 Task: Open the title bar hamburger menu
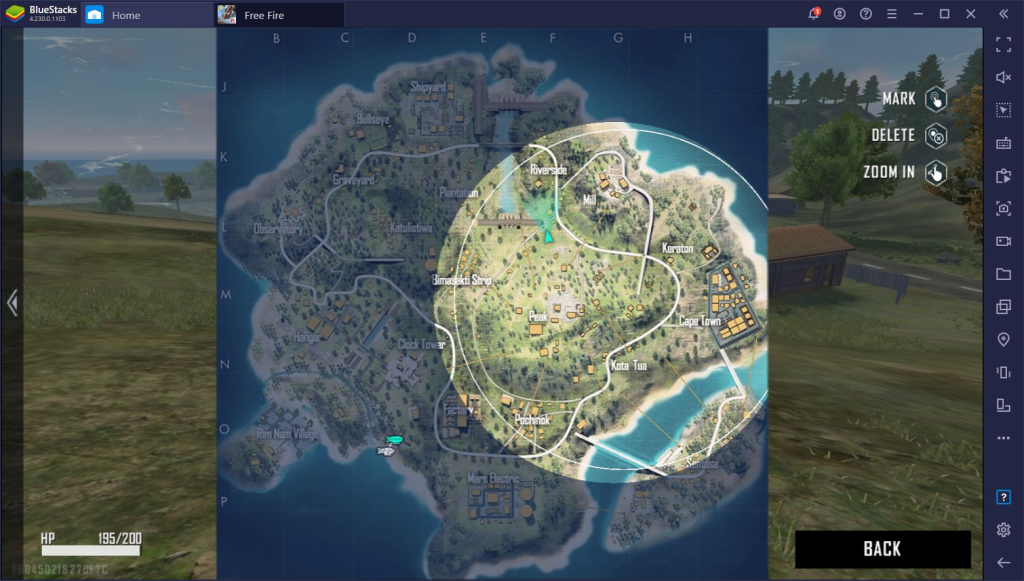tap(892, 14)
